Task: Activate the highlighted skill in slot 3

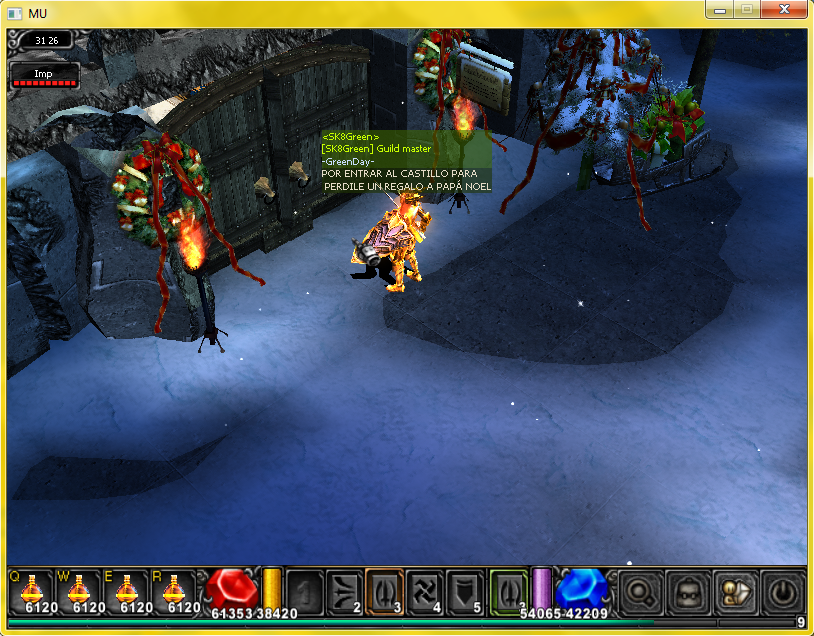Action: [384, 590]
